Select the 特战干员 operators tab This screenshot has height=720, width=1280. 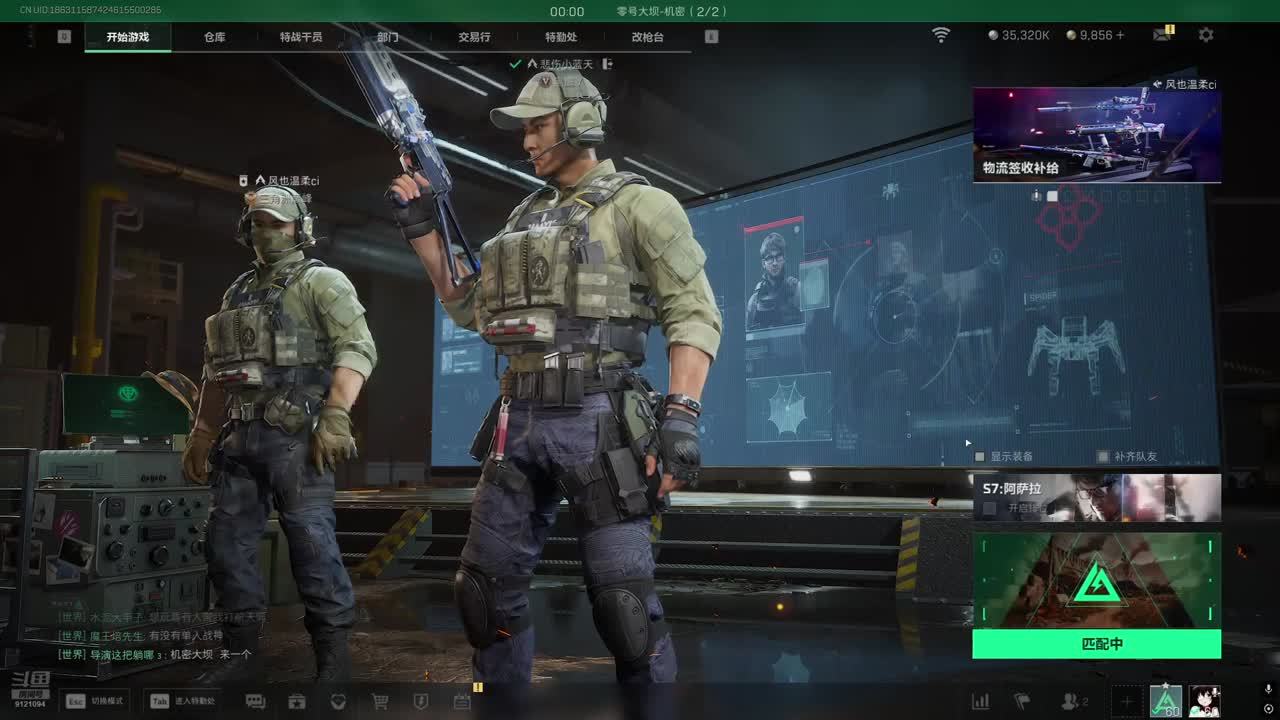(x=301, y=37)
